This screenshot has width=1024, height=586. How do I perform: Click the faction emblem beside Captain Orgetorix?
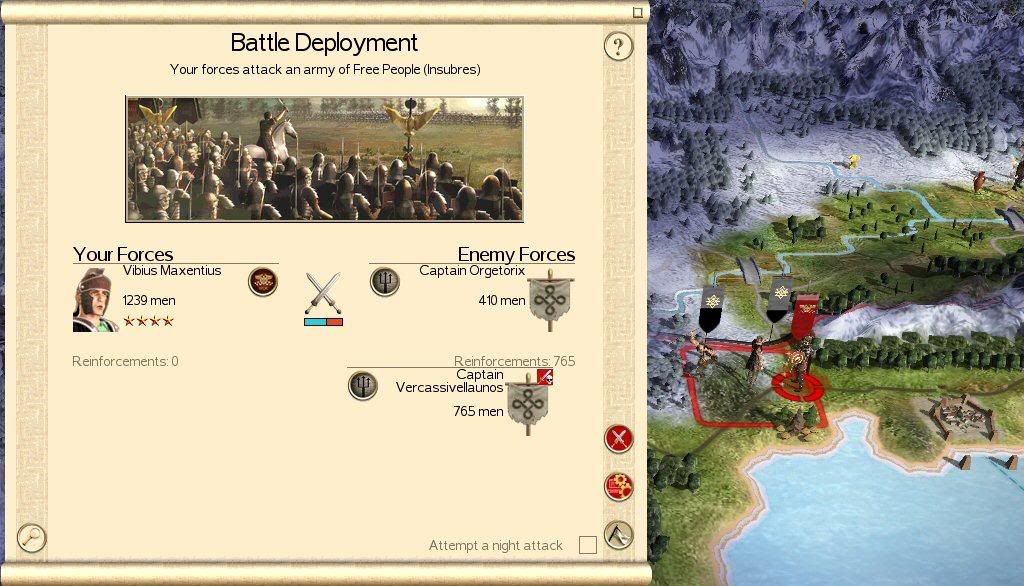pyautogui.click(x=385, y=282)
